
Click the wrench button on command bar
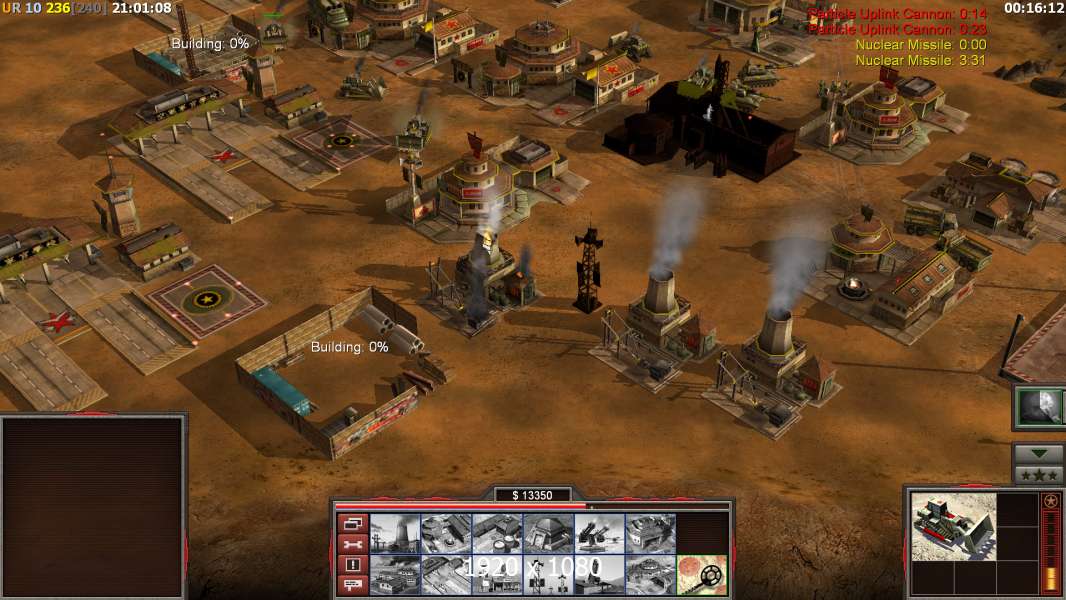tap(351, 544)
